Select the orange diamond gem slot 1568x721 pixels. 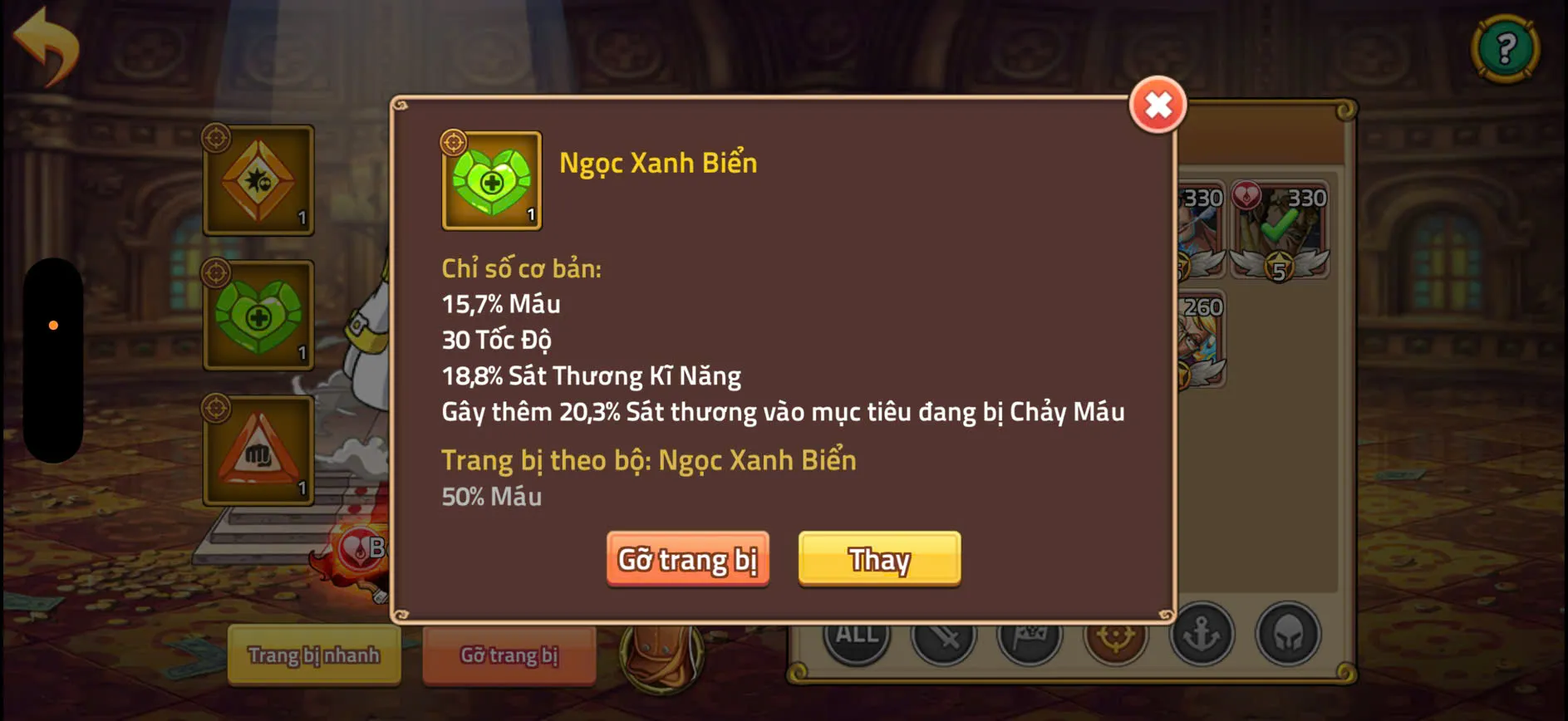point(258,180)
